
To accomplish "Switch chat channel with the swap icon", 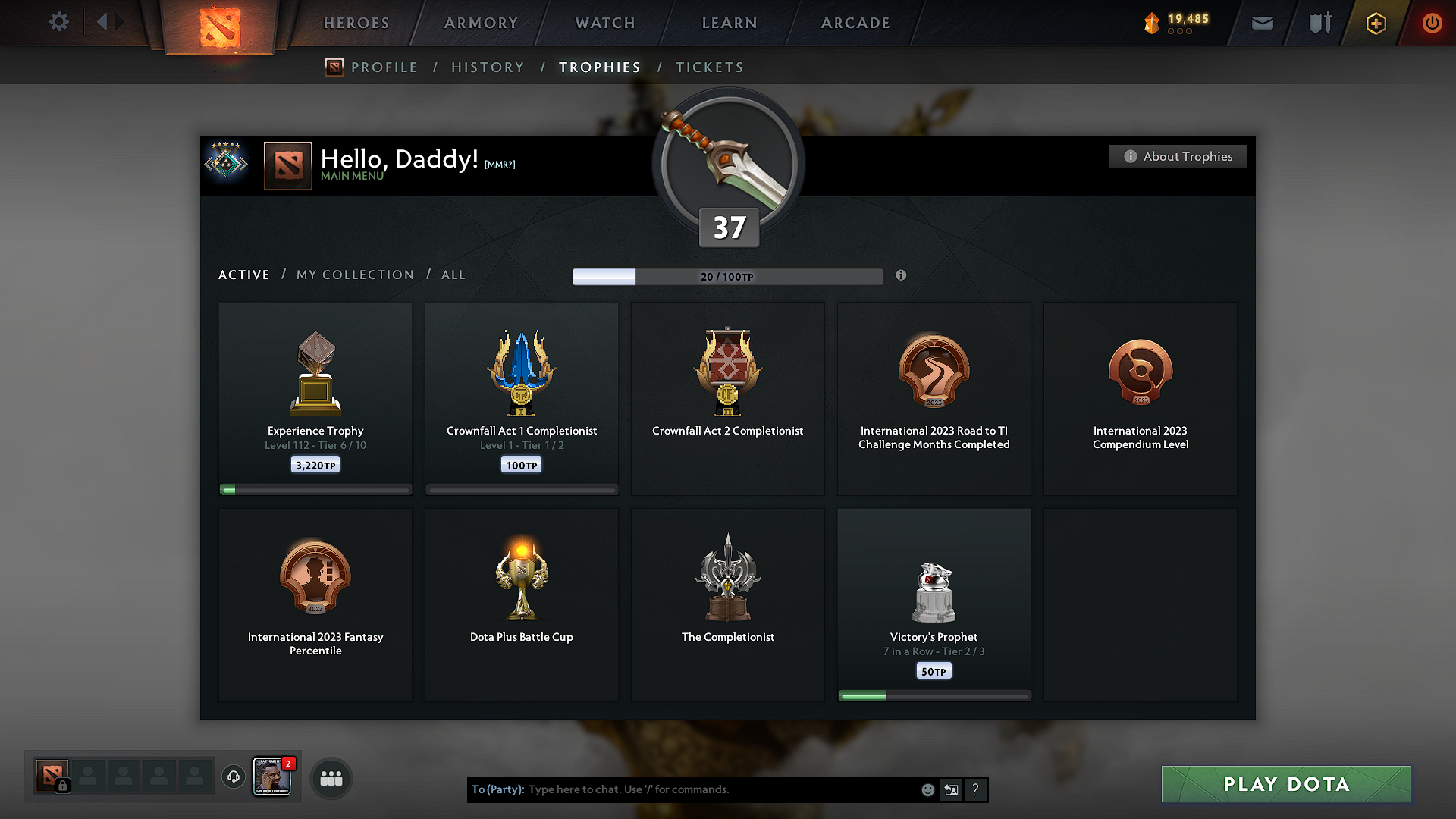I will click(x=951, y=789).
